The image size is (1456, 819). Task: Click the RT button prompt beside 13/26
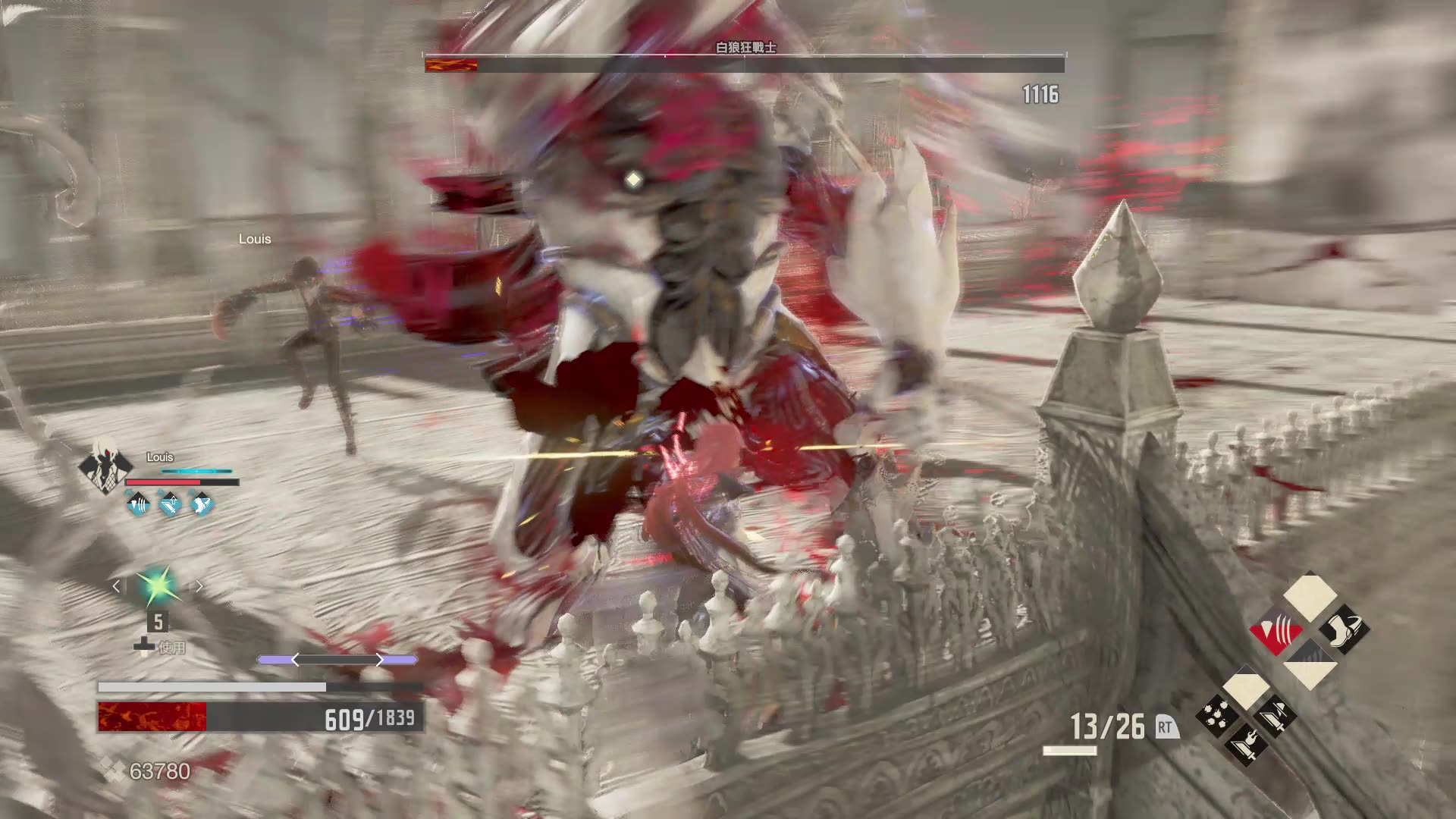(x=1167, y=726)
